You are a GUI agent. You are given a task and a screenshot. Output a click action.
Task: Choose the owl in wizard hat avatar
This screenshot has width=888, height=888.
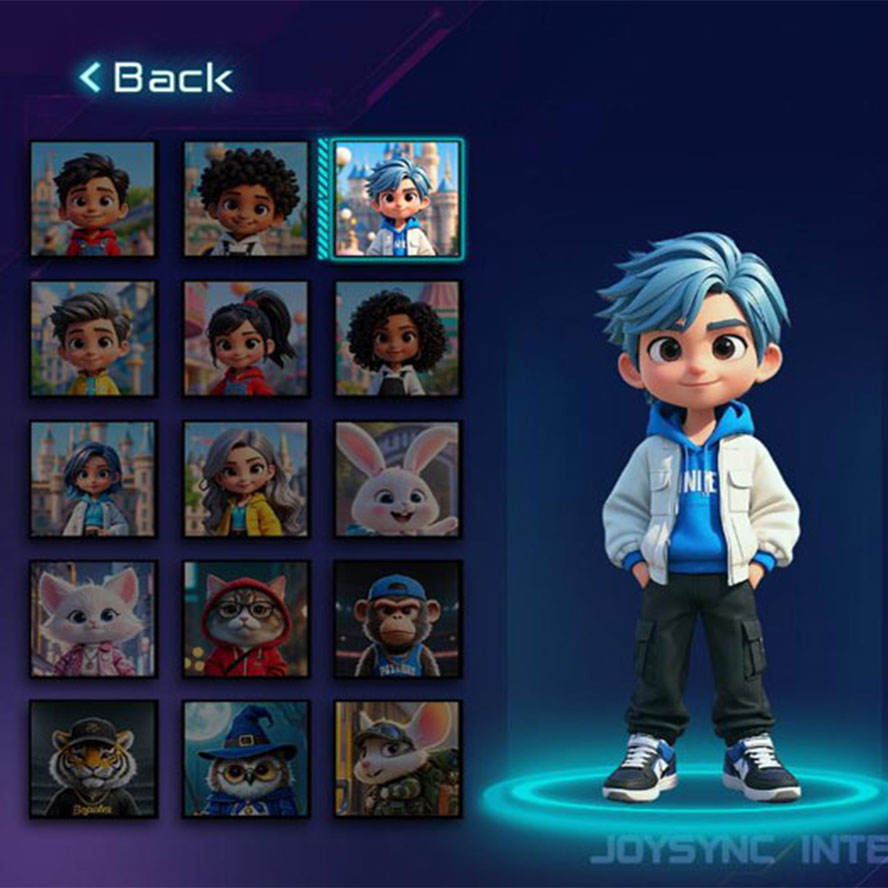pos(246,758)
